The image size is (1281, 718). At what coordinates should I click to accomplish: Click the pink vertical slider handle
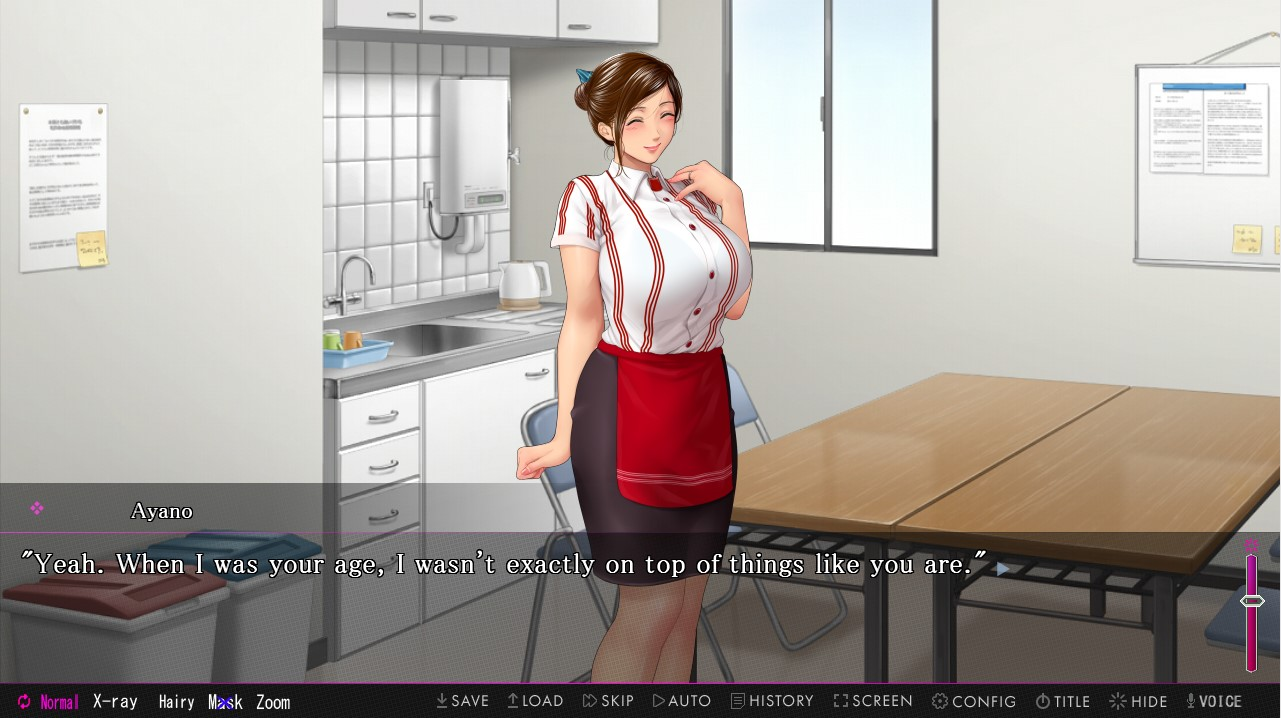tap(1252, 601)
